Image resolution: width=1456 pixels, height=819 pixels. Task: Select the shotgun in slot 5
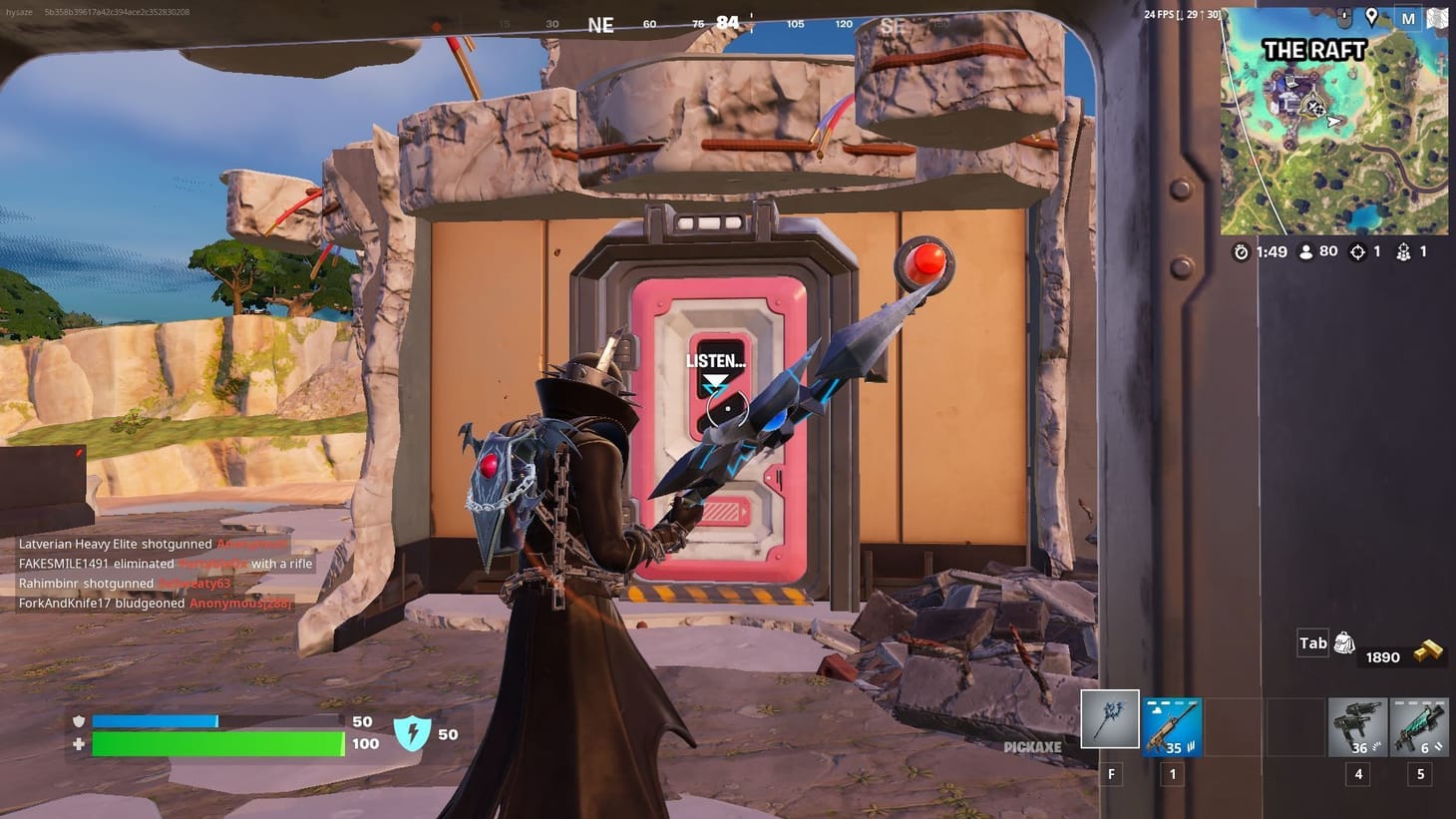pyautogui.click(x=1419, y=728)
